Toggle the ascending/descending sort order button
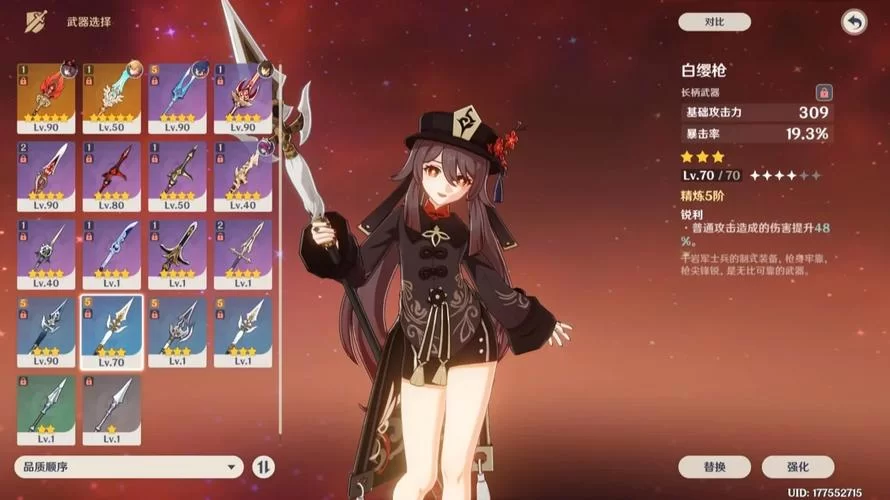 264,467
